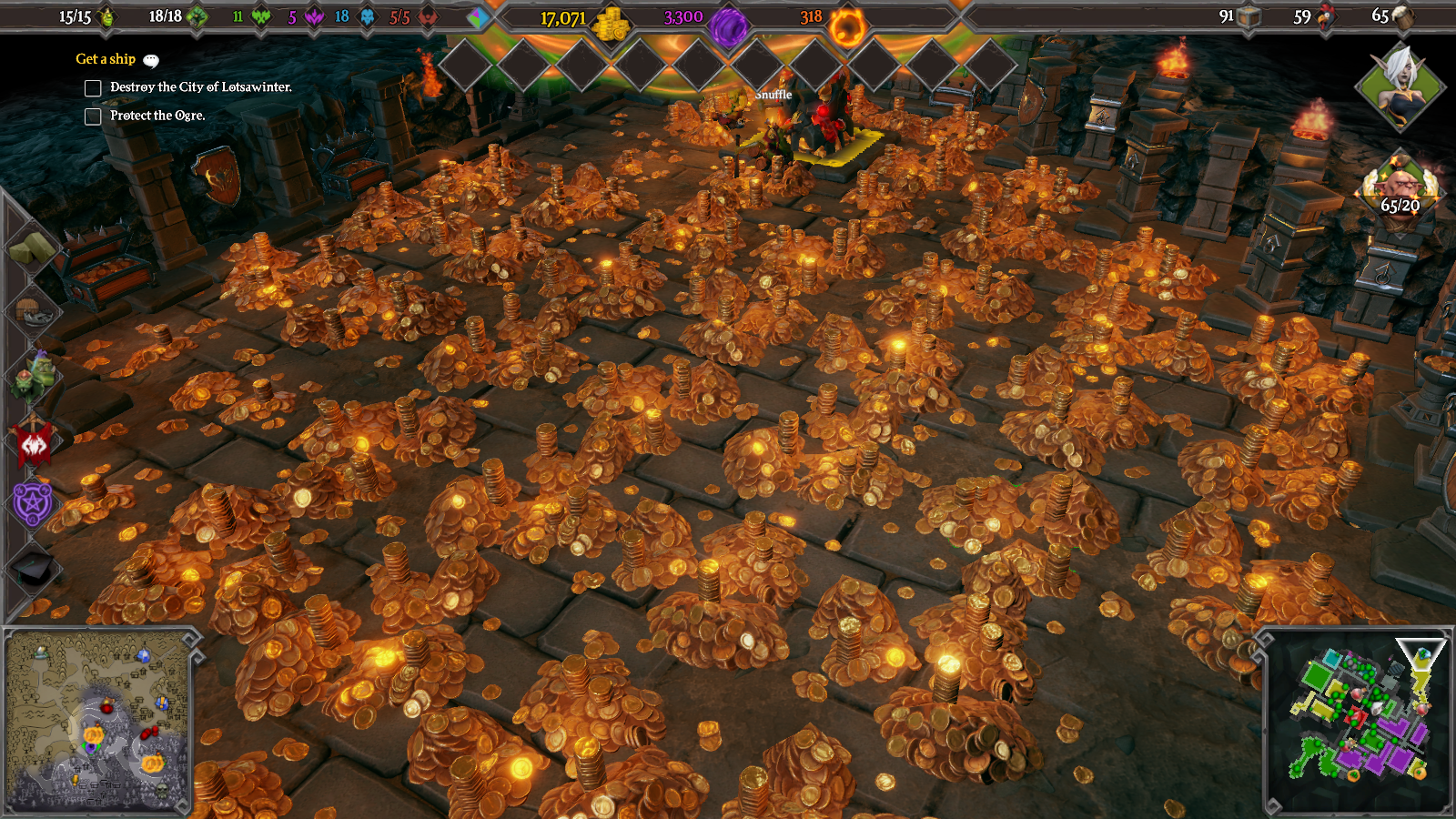The image size is (1456, 819).
Task: Toggle the Protect the Ogre objective checkbox
Action: (93, 116)
